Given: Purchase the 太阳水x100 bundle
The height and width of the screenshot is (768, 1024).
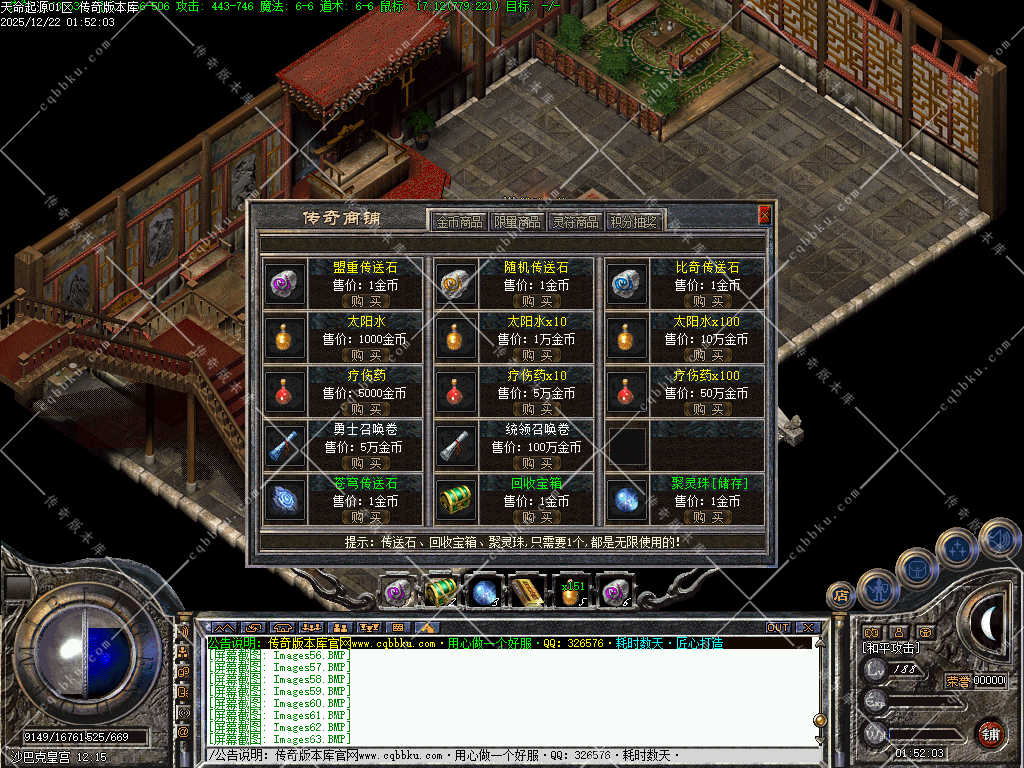Looking at the screenshot, I should tap(707, 355).
